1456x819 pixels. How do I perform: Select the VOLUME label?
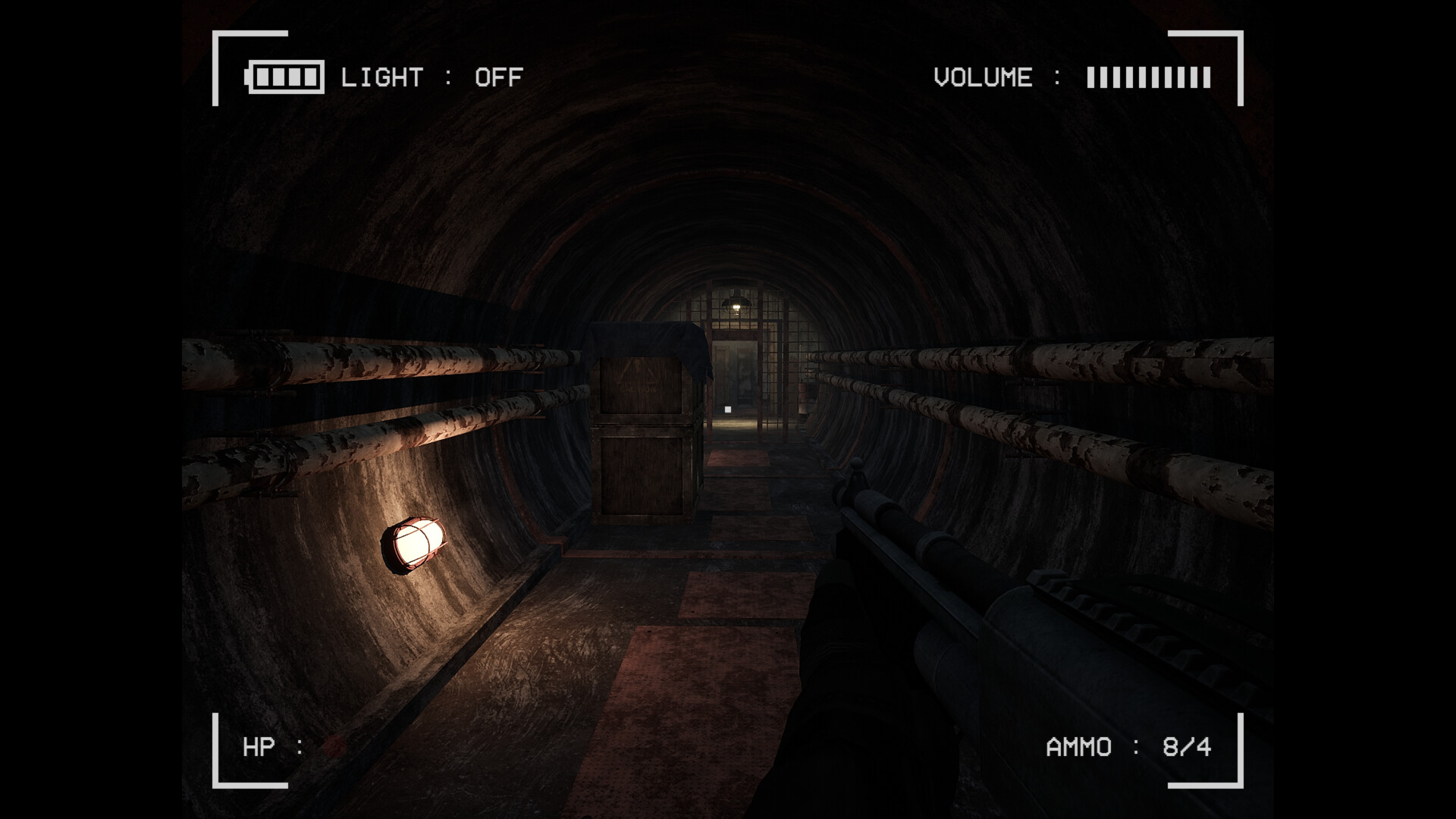pos(982,76)
